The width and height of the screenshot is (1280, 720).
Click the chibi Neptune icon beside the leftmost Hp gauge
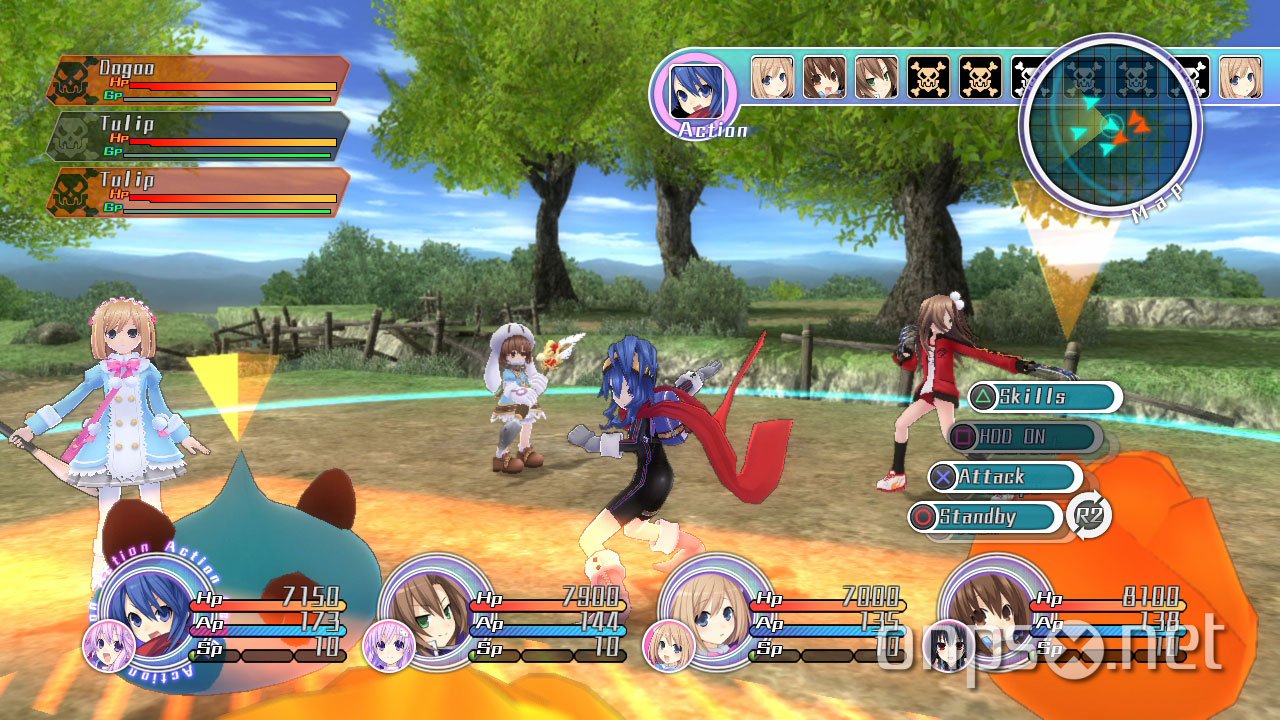(110, 648)
